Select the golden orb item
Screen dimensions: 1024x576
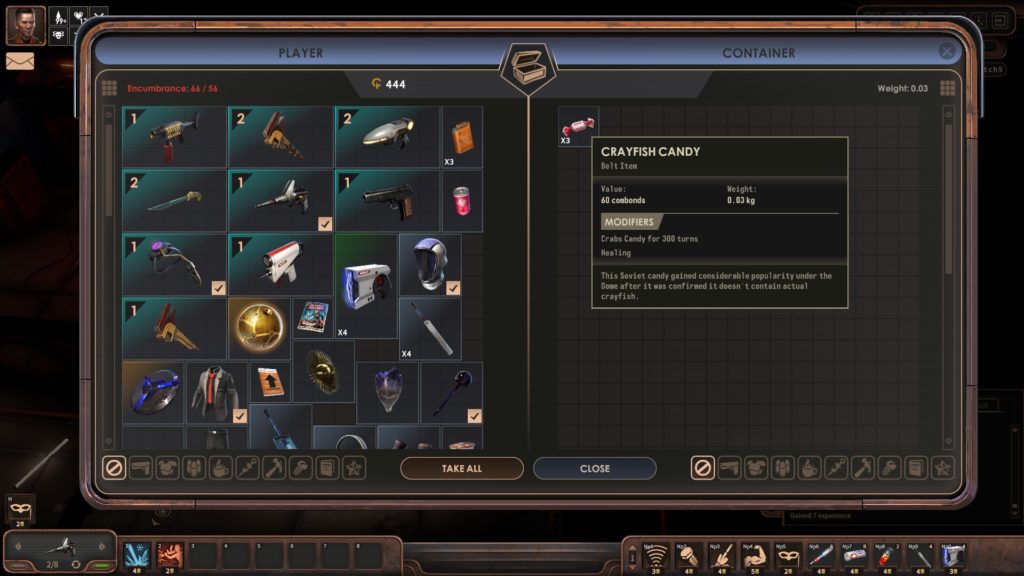click(x=259, y=328)
